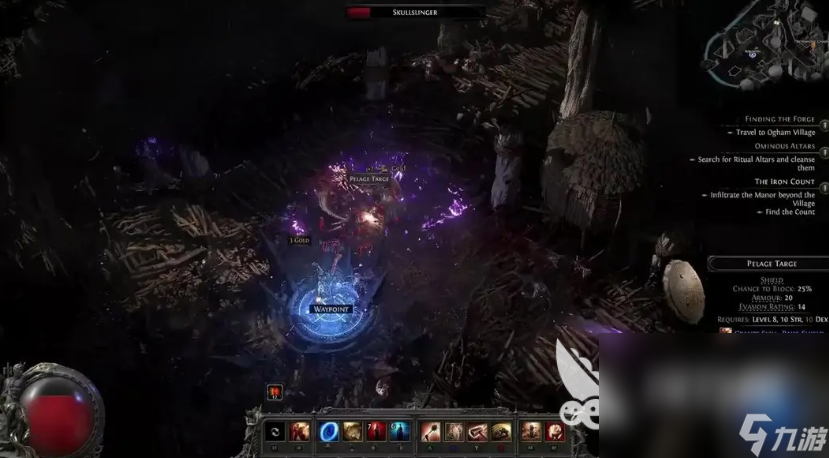
Task: Trigger the blue silhouette skill
Action: pos(400,431)
